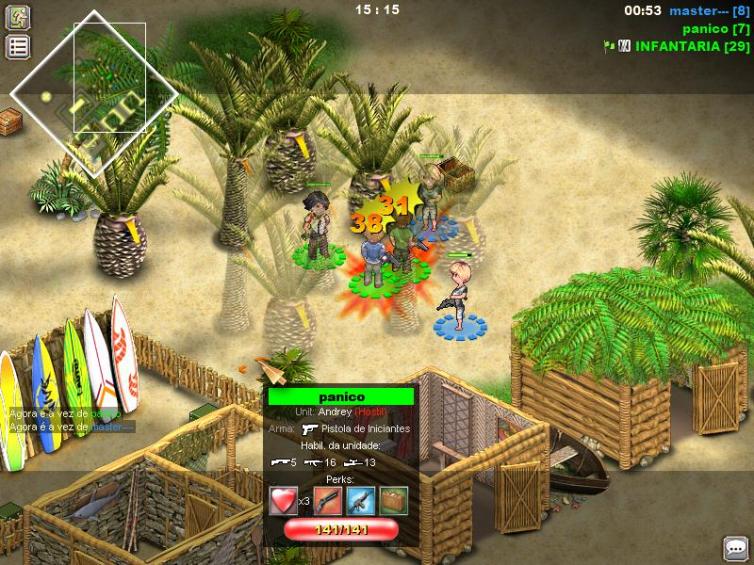This screenshot has width=754, height=565.
Task: Select player master--- in the turn list
Action: click(x=708, y=11)
